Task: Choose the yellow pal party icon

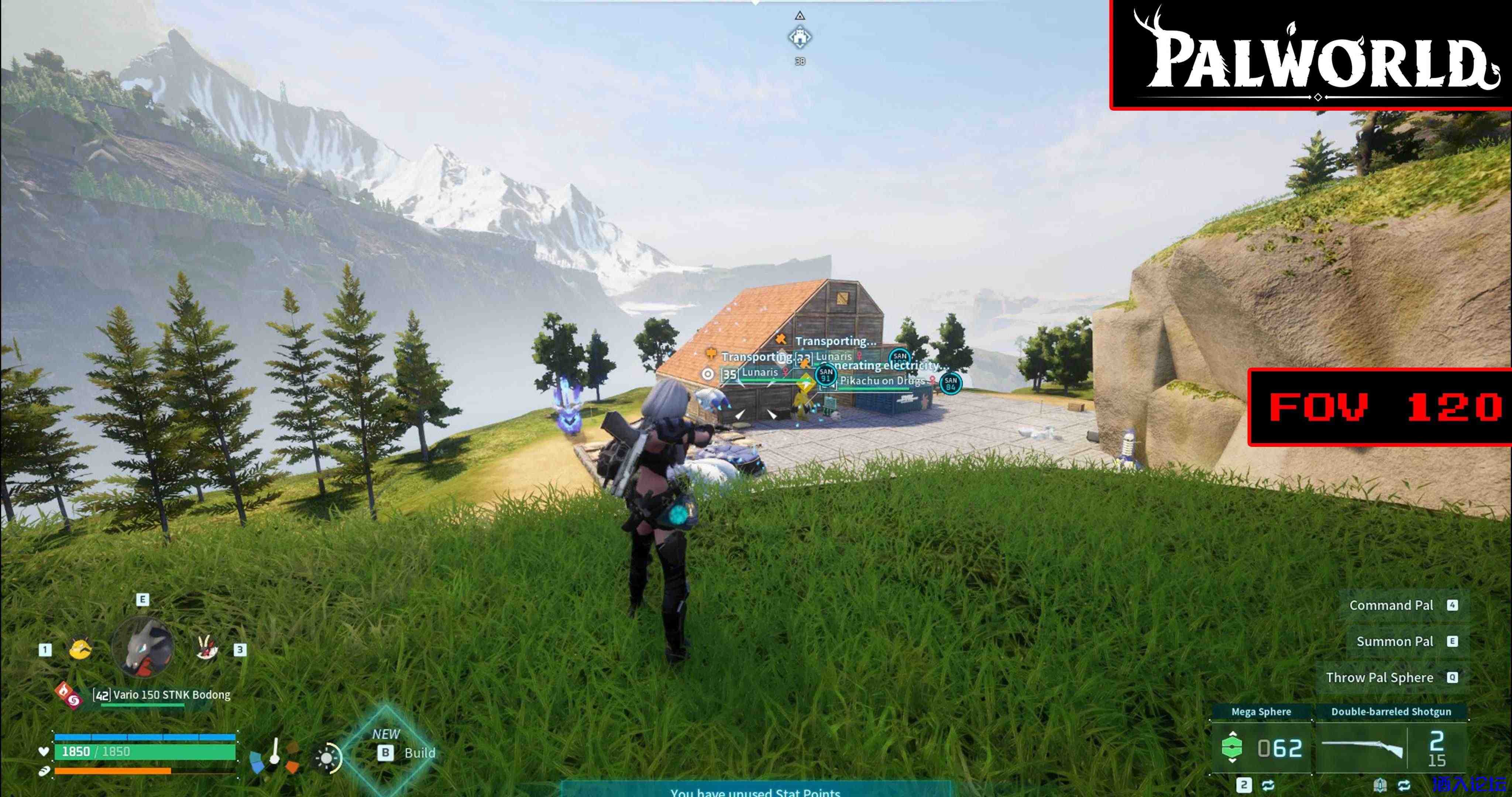Action: 80,649
